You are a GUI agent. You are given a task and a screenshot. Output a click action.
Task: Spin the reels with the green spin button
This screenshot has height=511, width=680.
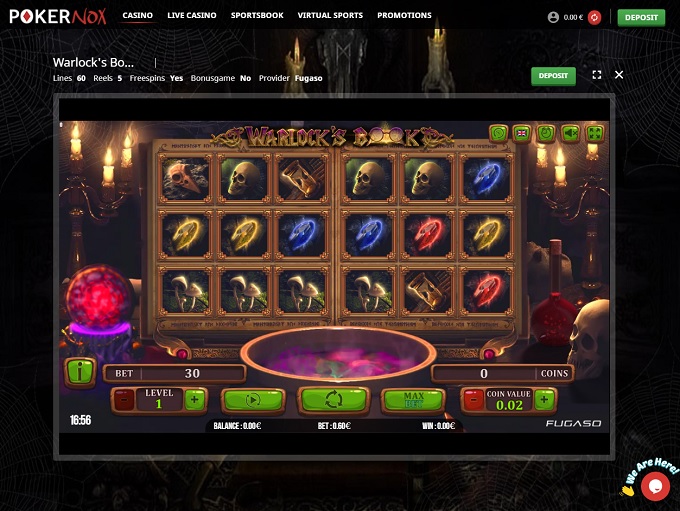[334, 400]
